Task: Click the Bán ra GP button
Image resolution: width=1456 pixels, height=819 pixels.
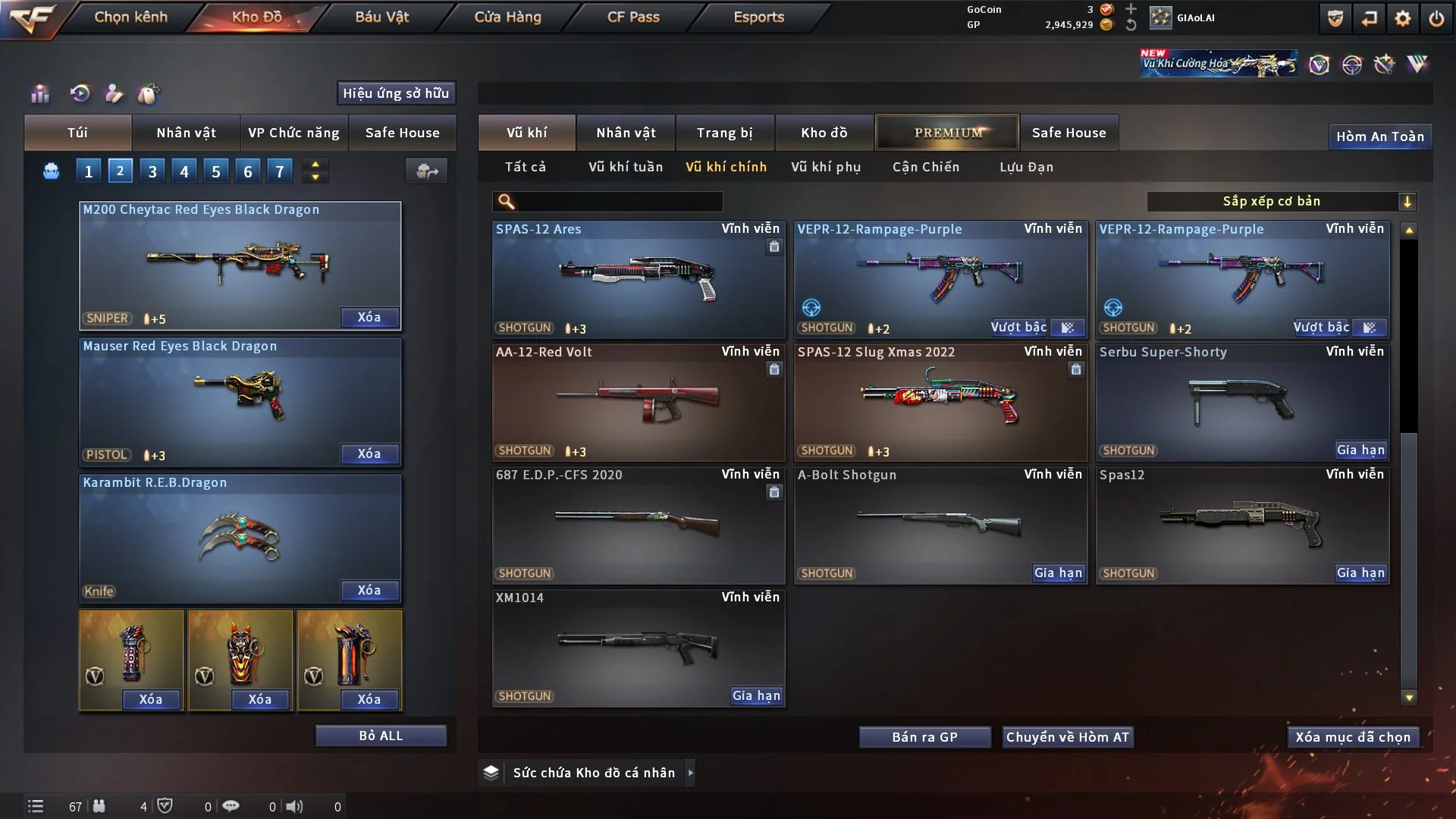Action: pos(924,737)
